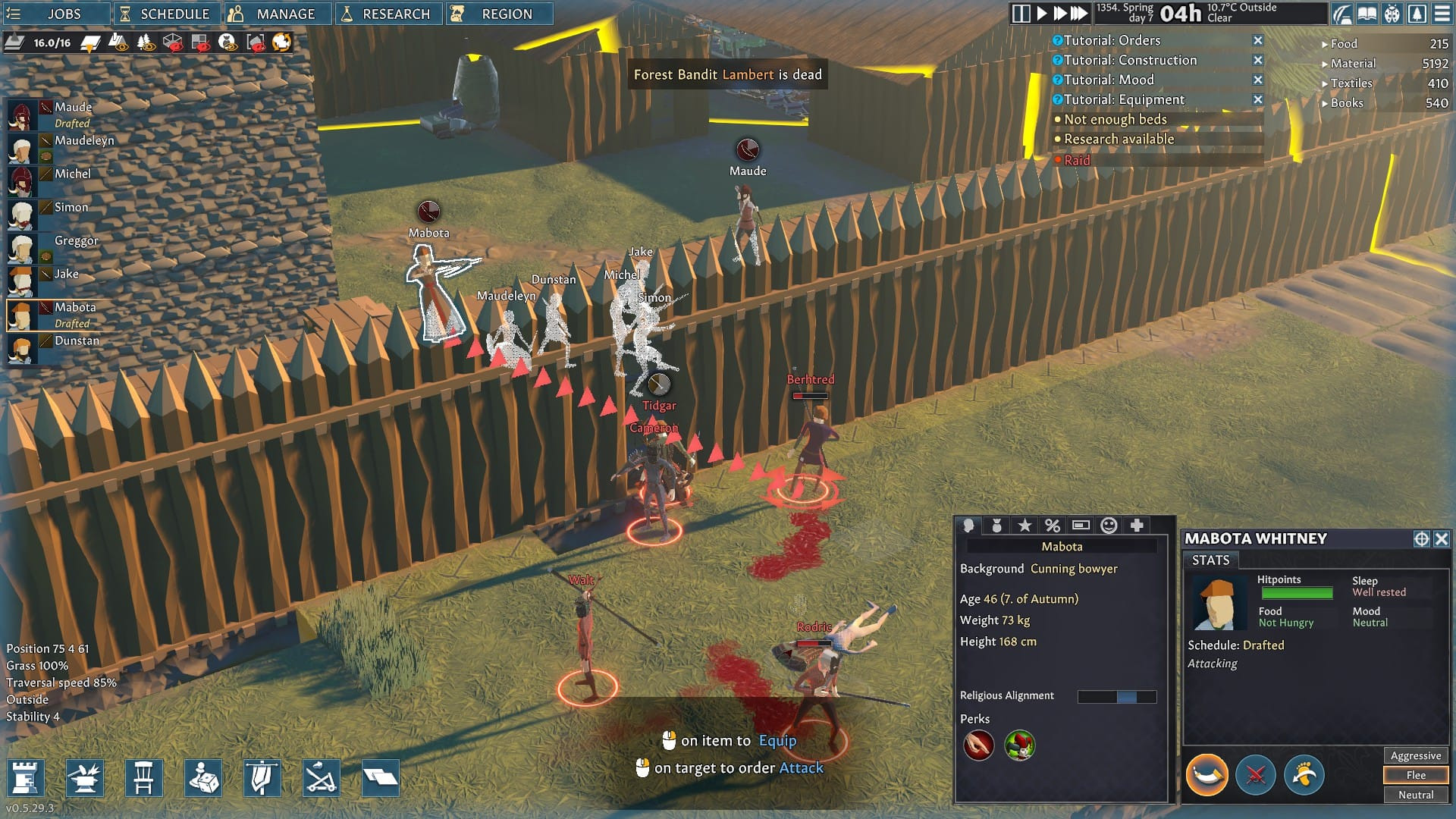
Task: Switch to the star skills tab
Action: click(1025, 526)
